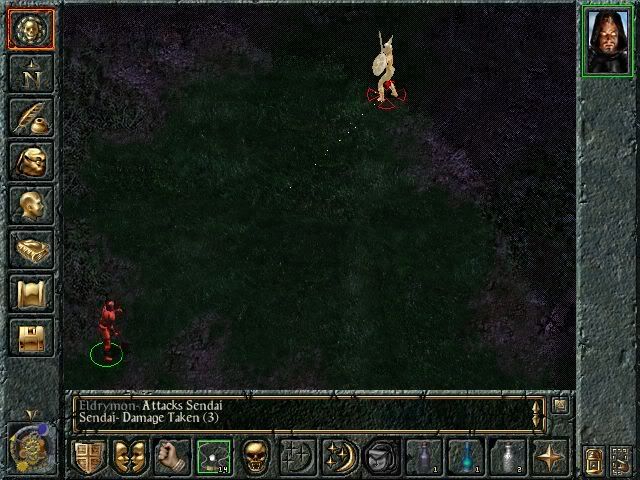The height and width of the screenshot is (480, 640).
Task: Activate the guard shield action
Action: pos(88,456)
